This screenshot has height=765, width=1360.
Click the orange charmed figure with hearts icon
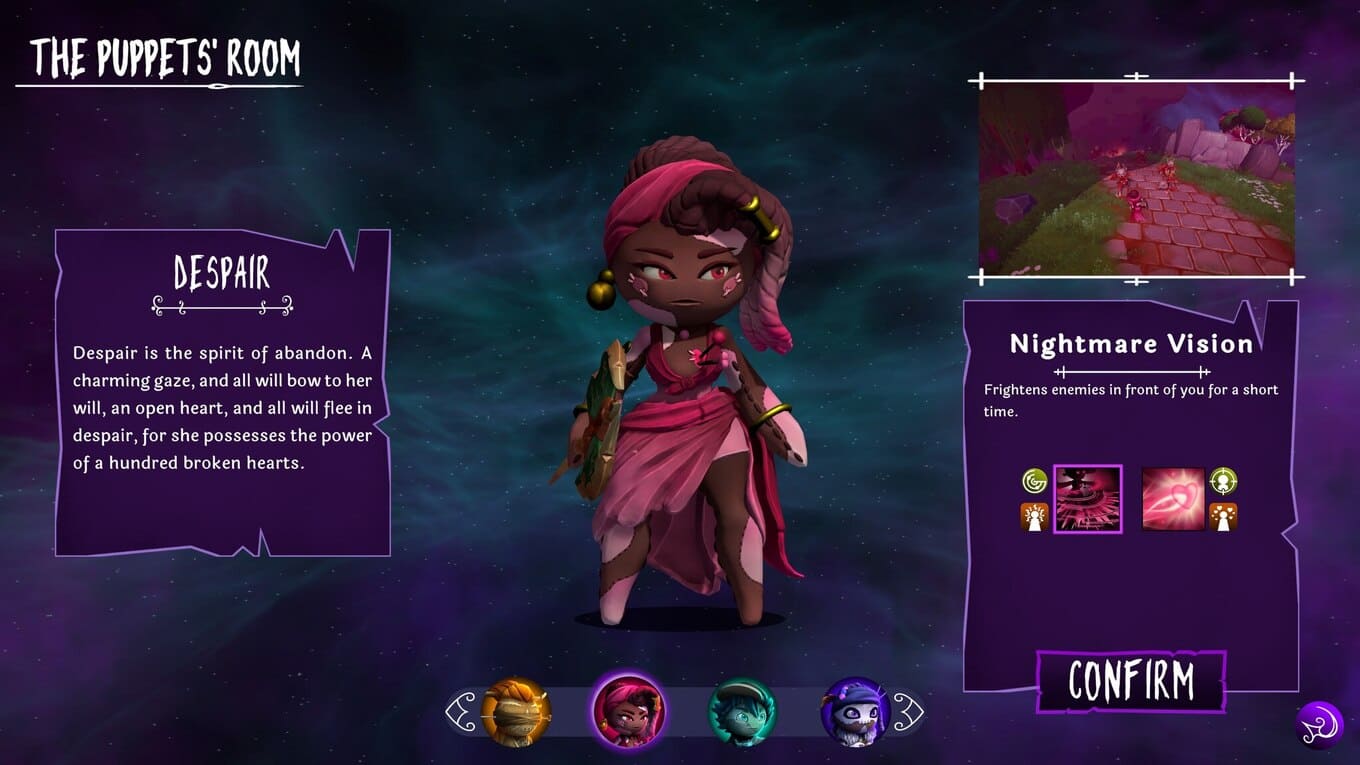point(1224,517)
